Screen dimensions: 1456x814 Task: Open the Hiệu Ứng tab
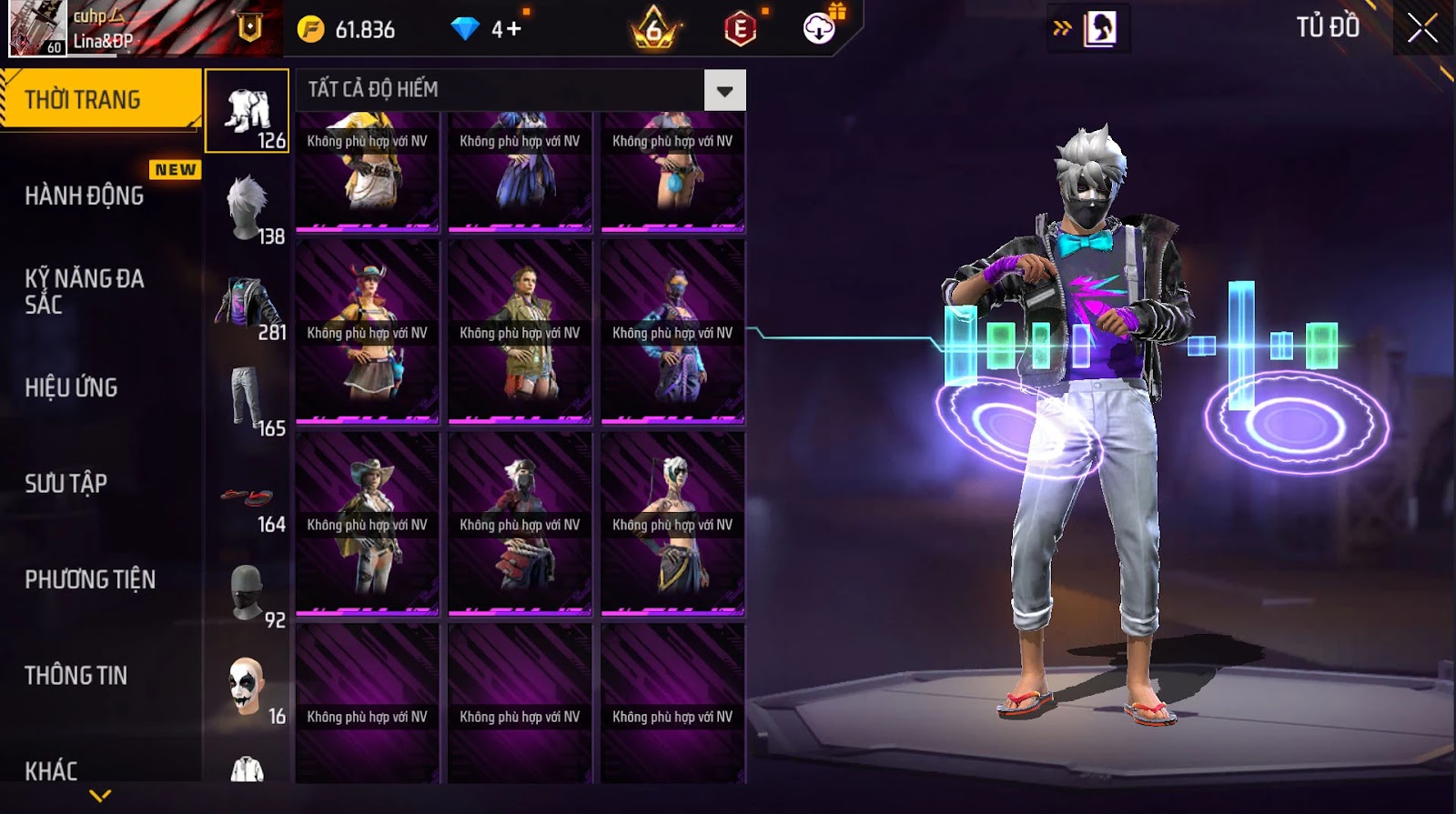point(72,387)
